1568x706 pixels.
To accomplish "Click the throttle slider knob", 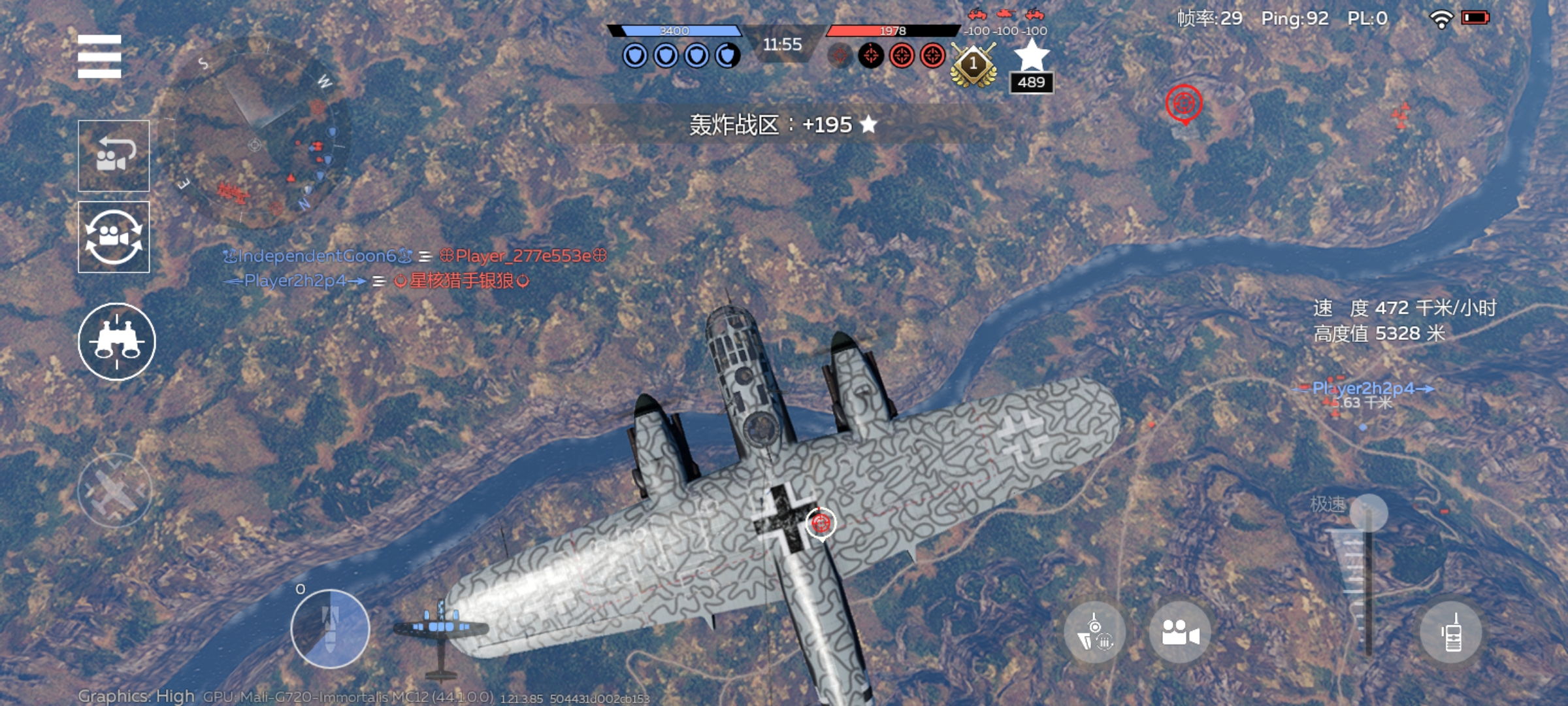I will pyautogui.click(x=1368, y=513).
